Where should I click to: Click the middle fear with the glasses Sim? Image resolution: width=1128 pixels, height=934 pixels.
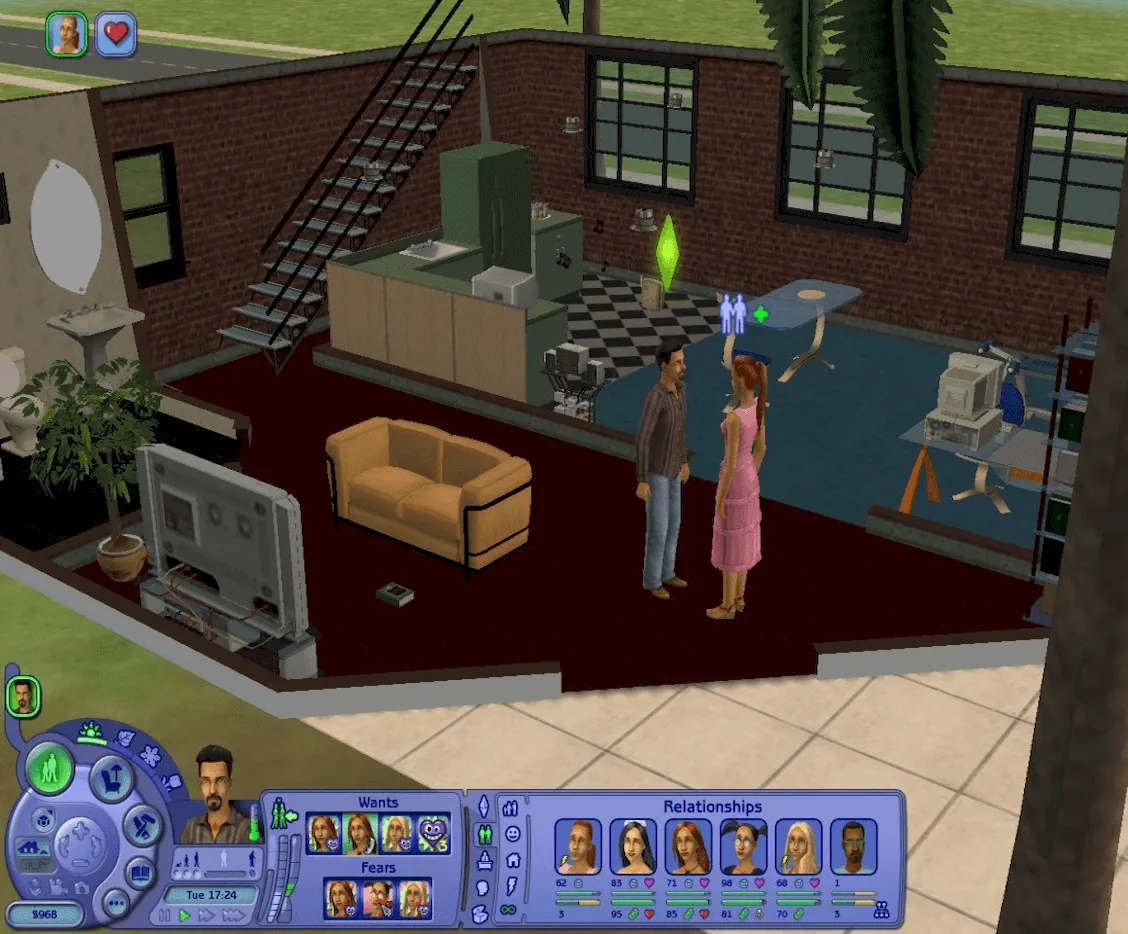378,898
